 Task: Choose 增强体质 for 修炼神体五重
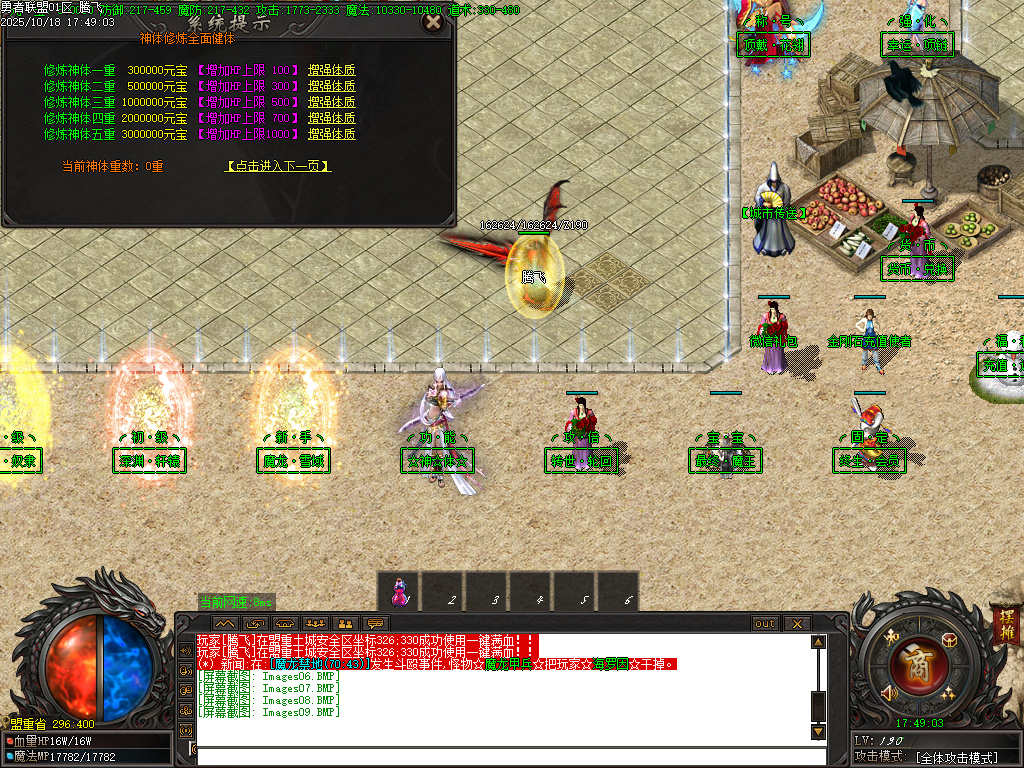click(x=331, y=134)
